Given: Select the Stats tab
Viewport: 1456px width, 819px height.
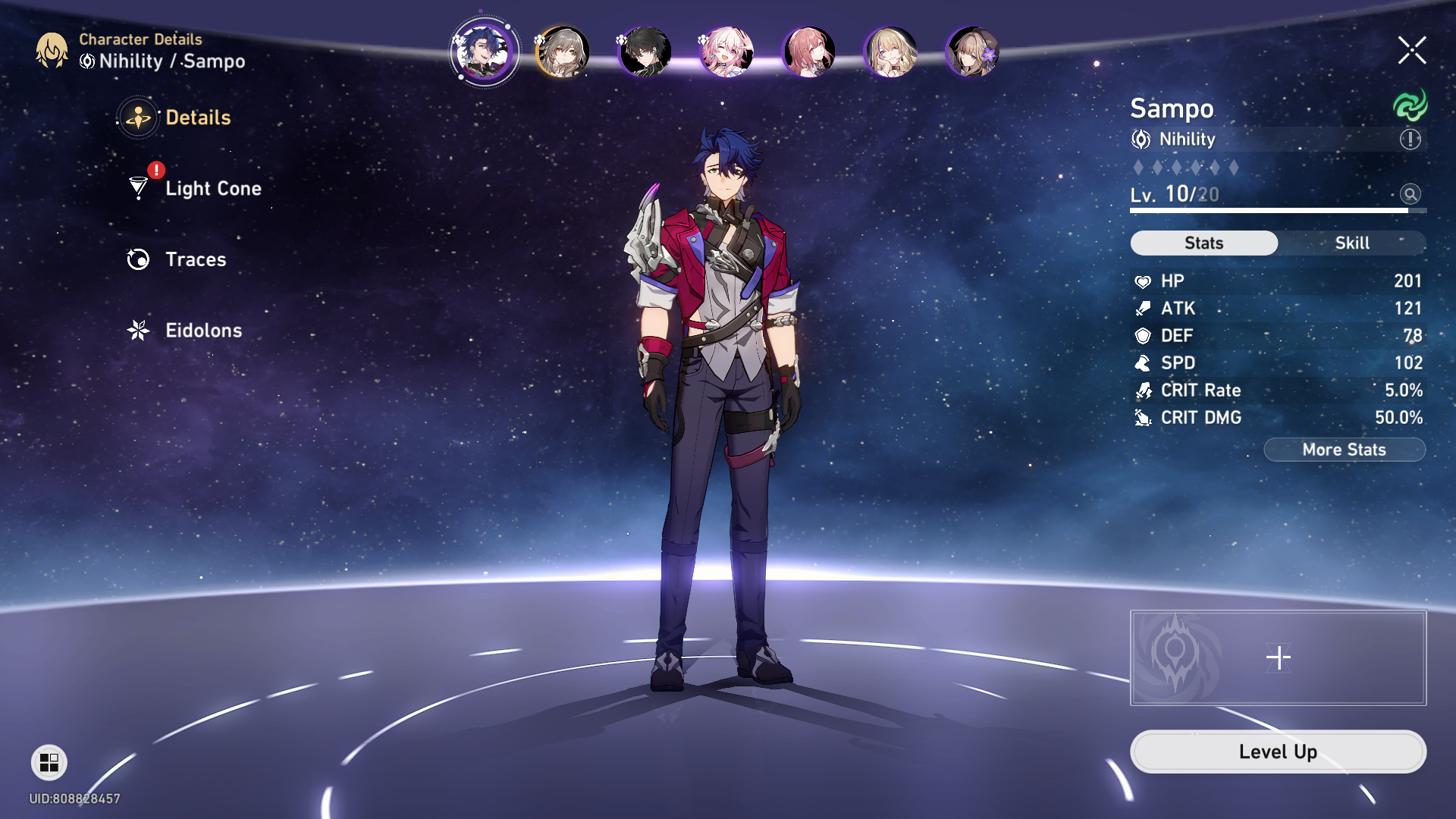Looking at the screenshot, I should (x=1203, y=243).
